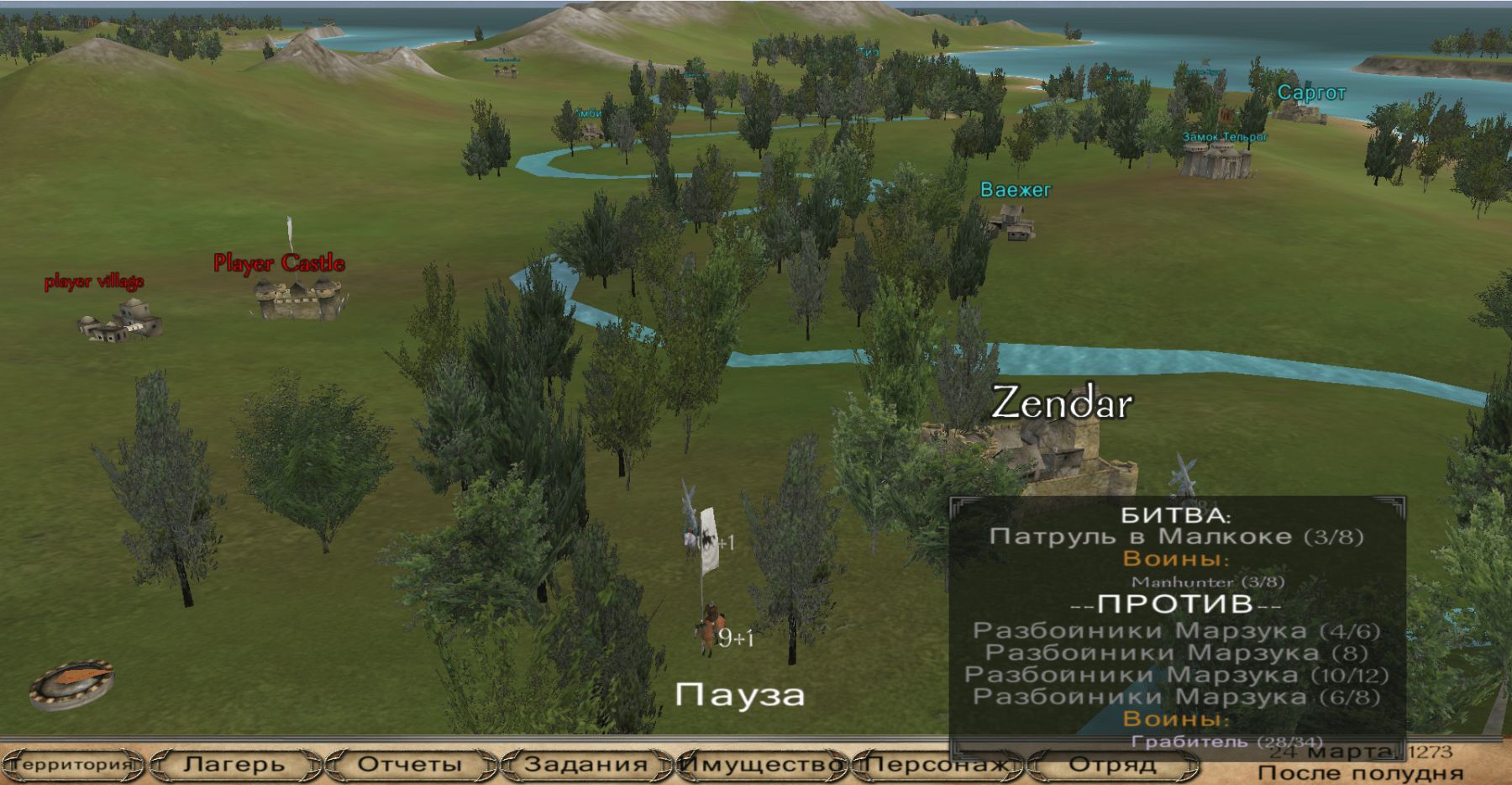Screen dimensions: 1512x785
Task: Show the Отчеты (Reports) screen
Action: point(410,765)
